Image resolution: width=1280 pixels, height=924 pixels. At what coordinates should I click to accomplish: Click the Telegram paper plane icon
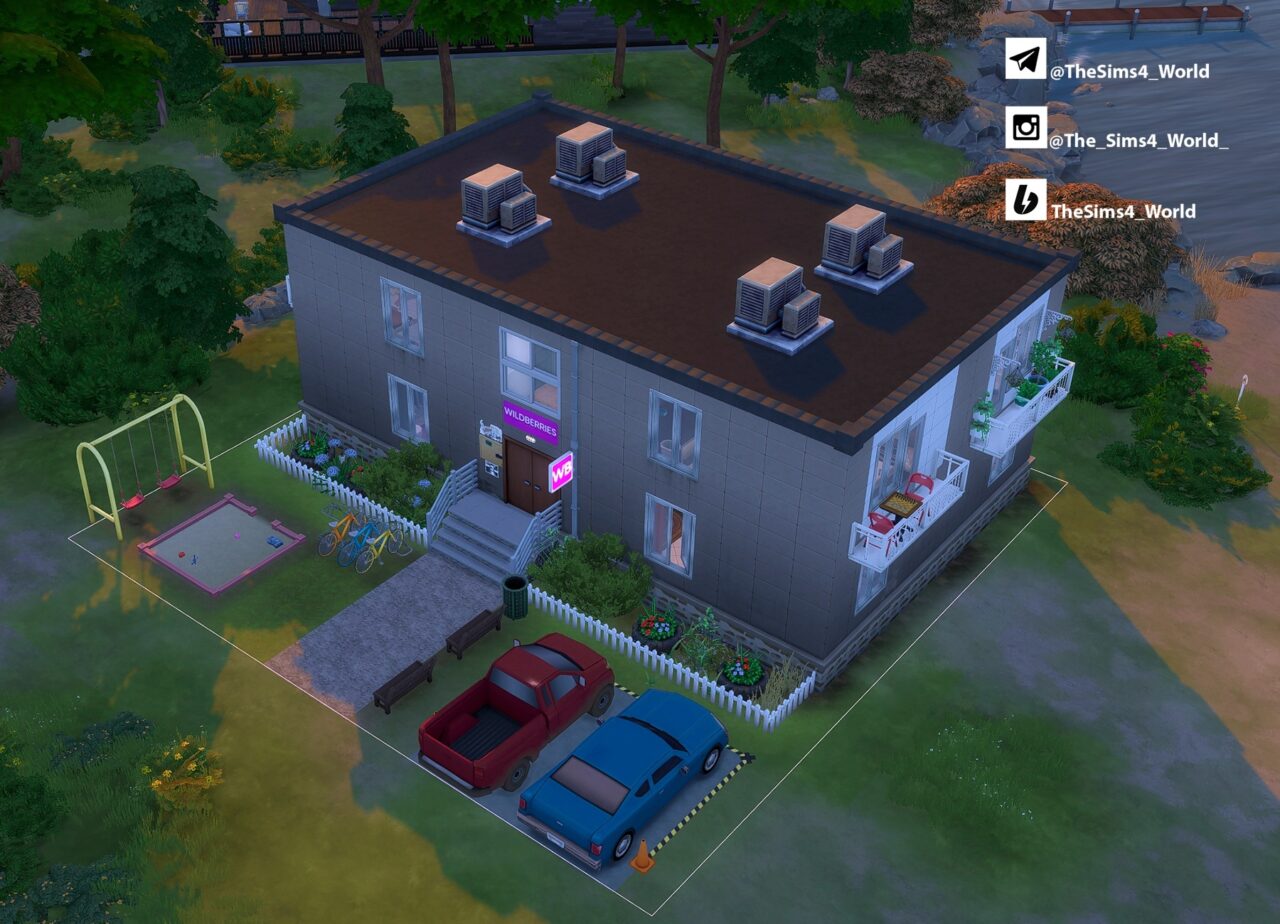1025,59
